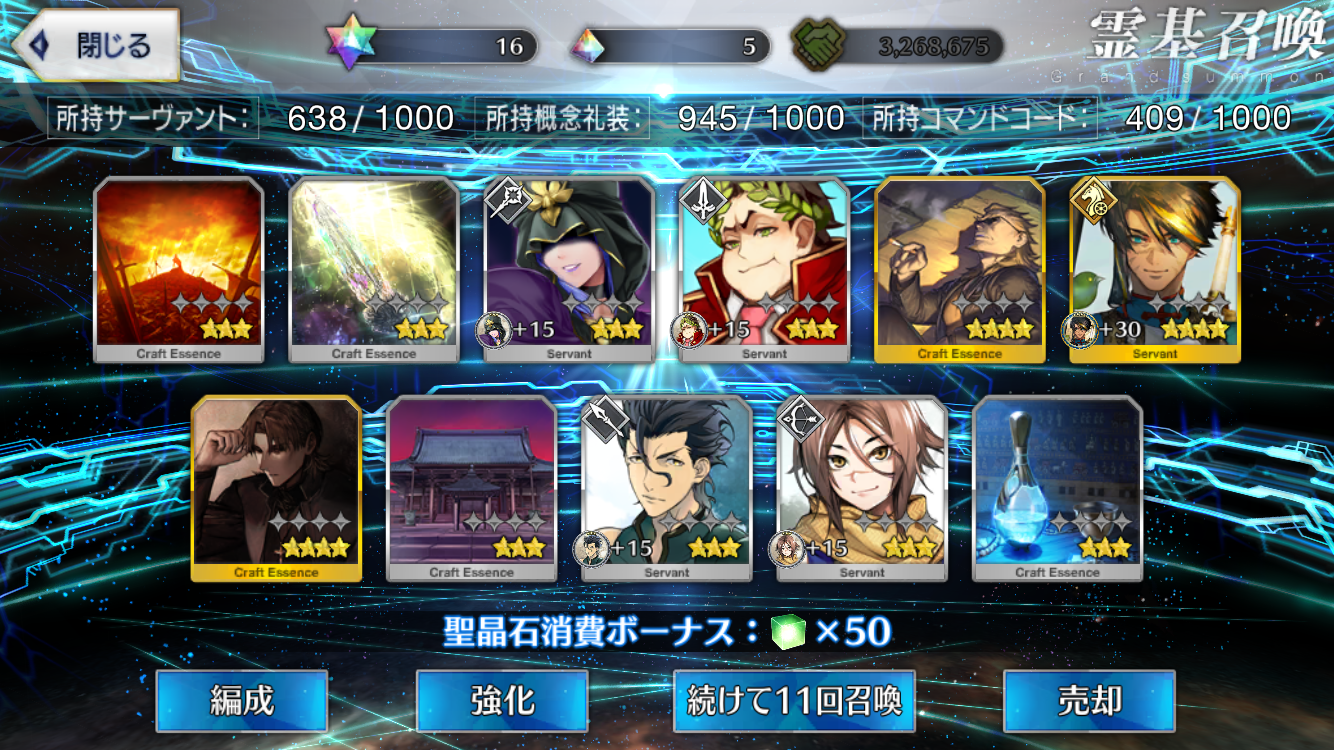Select the brown-haired Archer Servant with glasses
Viewport: 1334px width, 750px height.
pos(862,488)
